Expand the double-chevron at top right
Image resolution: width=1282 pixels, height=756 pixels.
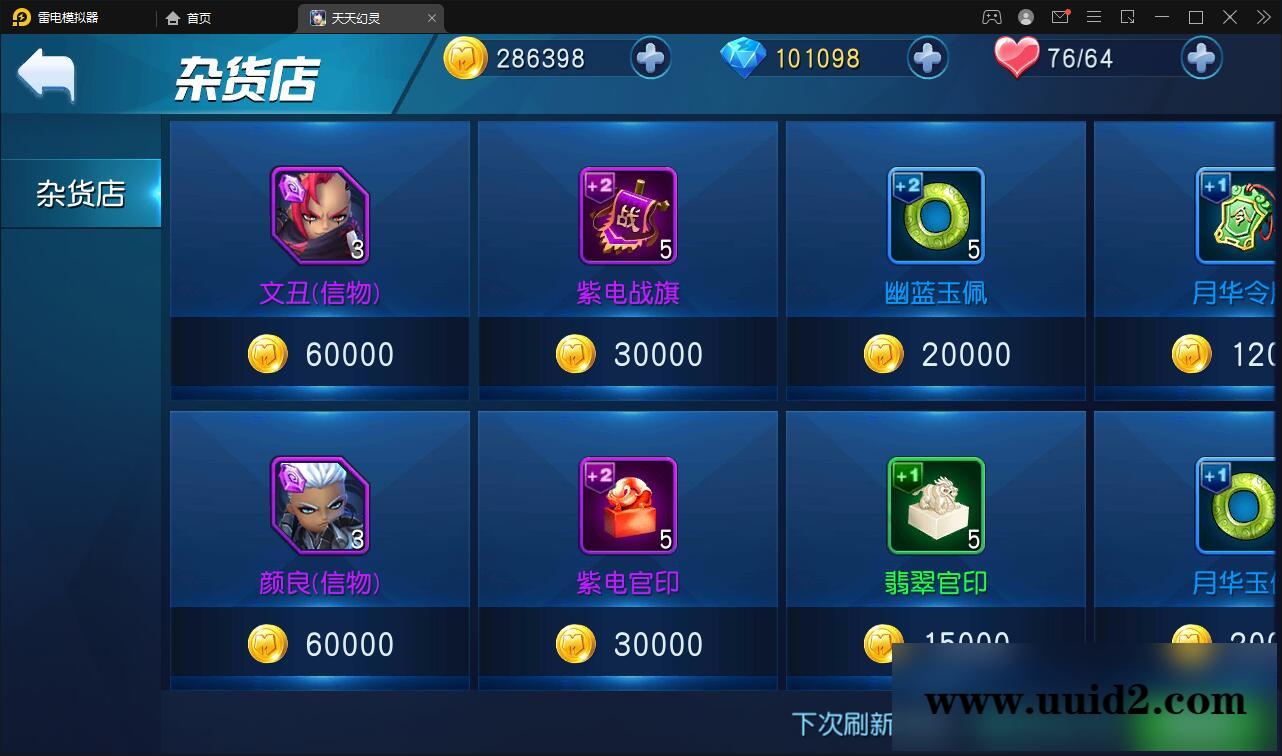click(x=1263, y=17)
